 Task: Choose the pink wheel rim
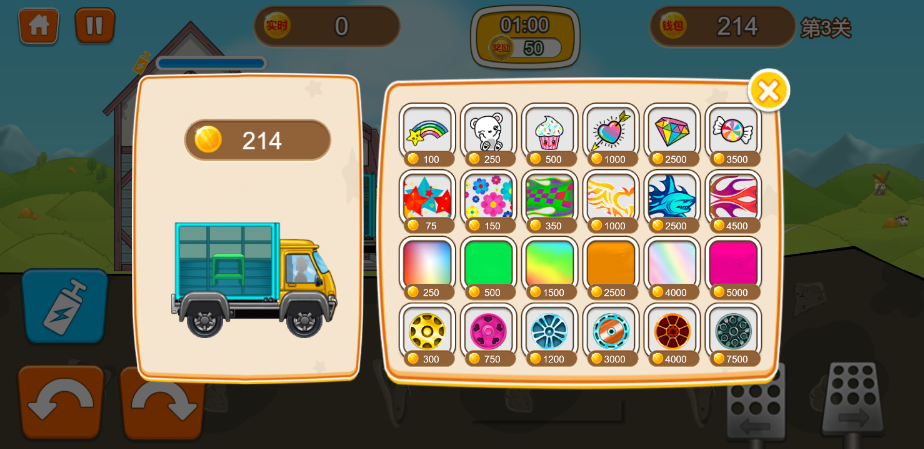489,331
